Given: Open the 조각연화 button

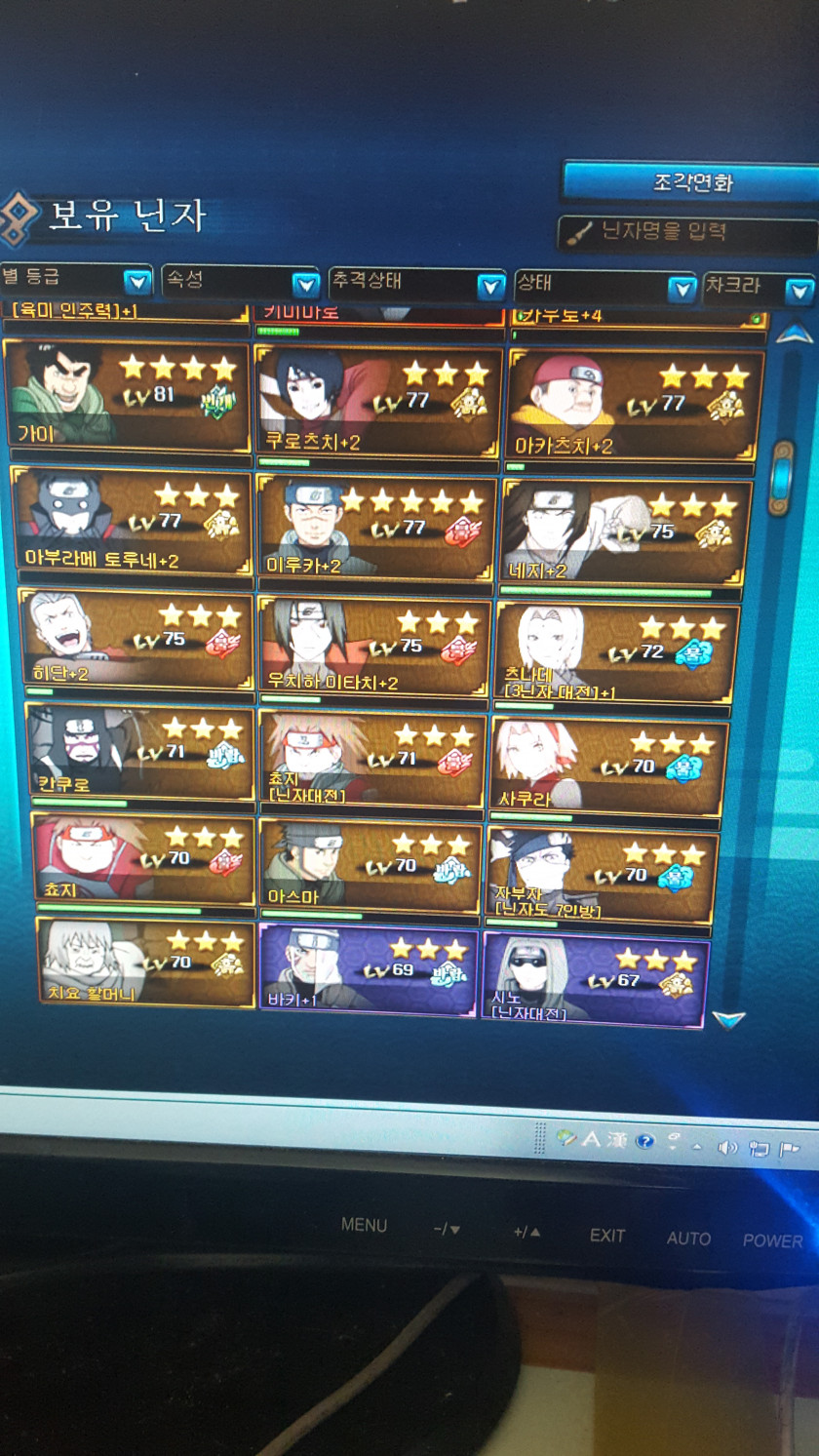Looking at the screenshot, I should click(x=691, y=182).
